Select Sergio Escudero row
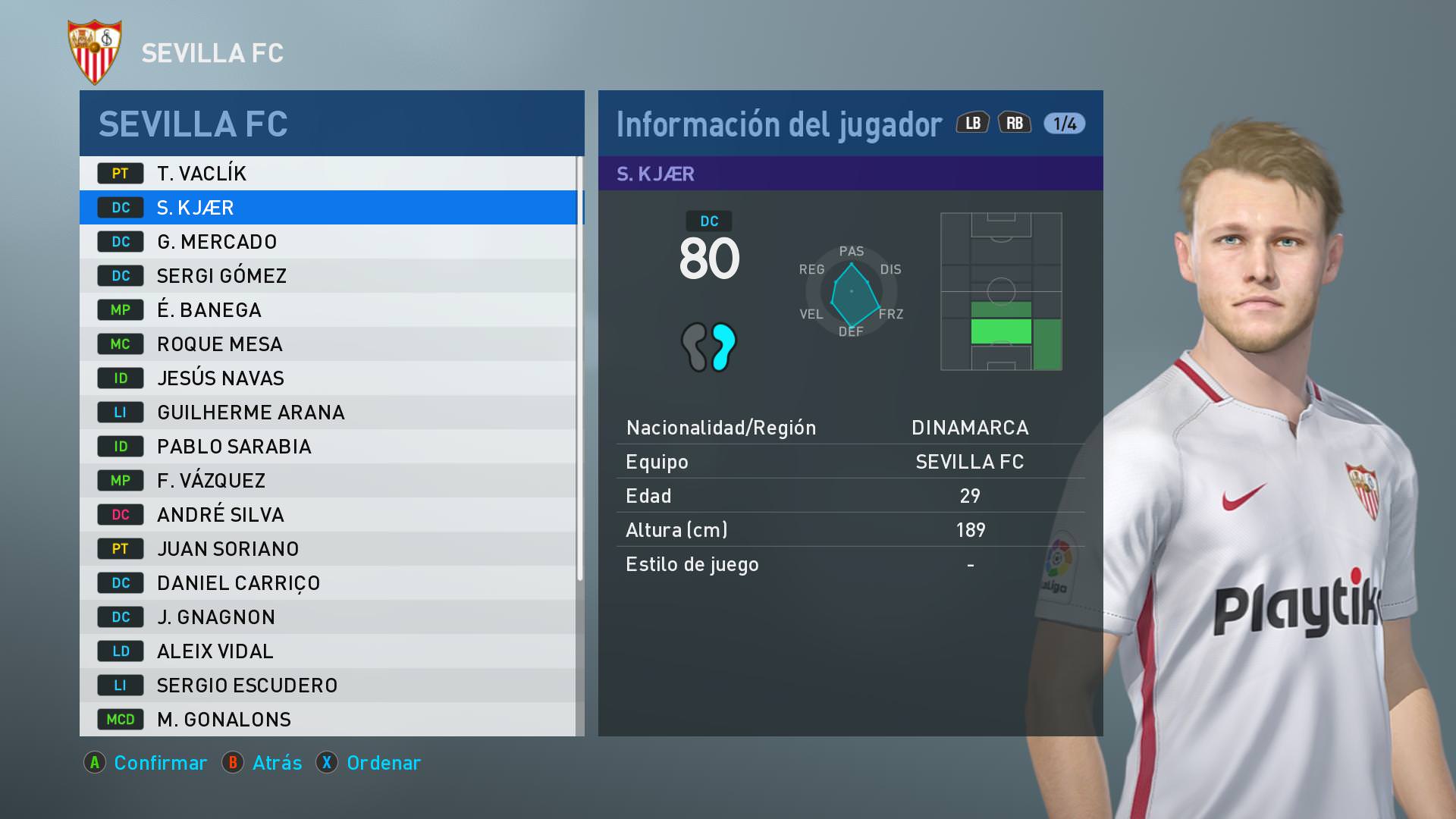This screenshot has height=819, width=1456. (328, 686)
